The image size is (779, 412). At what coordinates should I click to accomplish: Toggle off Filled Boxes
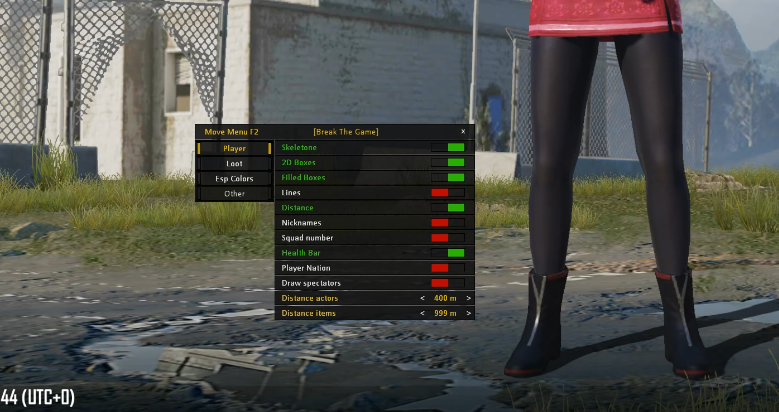tap(447, 177)
